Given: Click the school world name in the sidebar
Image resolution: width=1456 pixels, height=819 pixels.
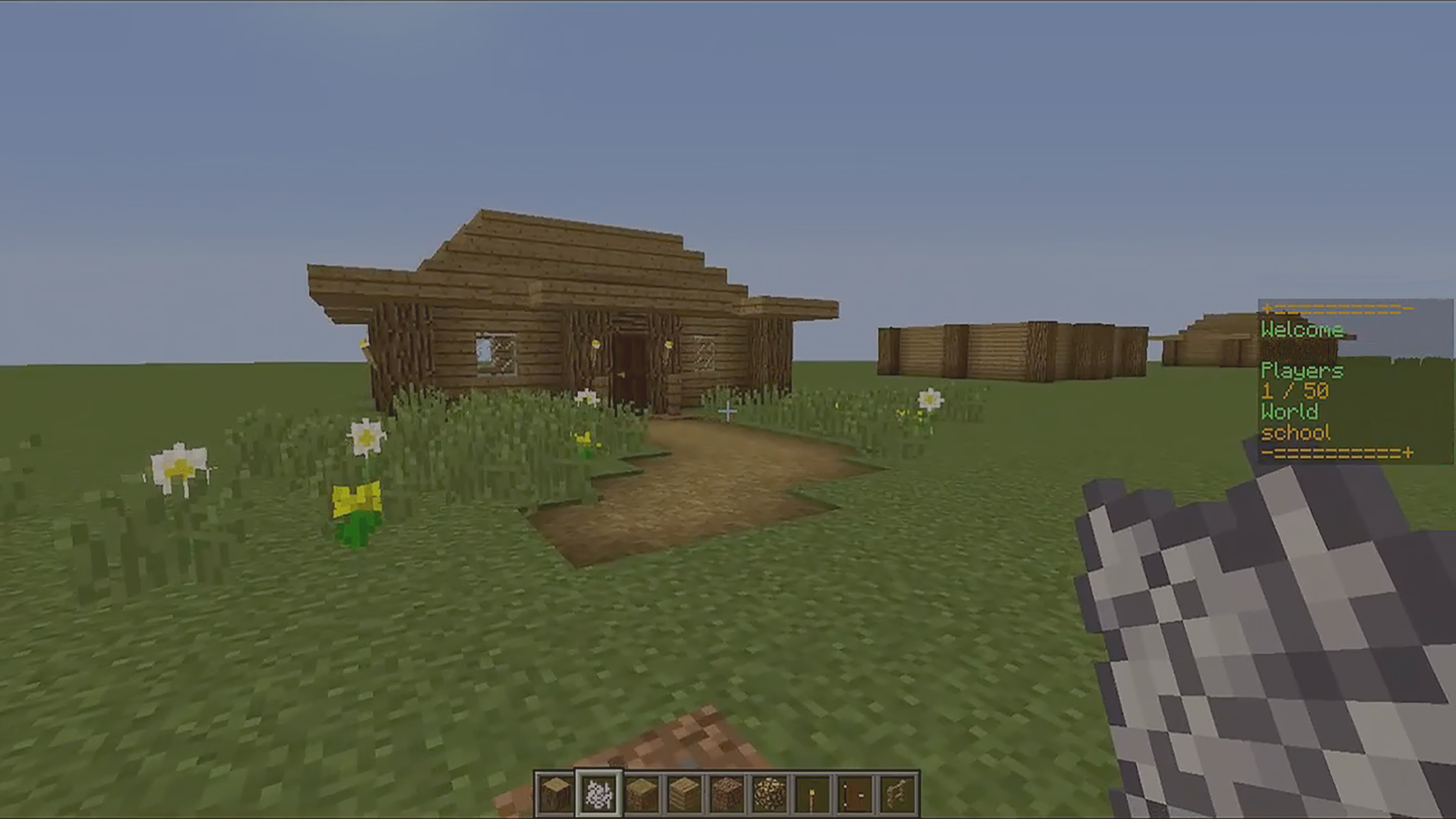Looking at the screenshot, I should click(1296, 431).
